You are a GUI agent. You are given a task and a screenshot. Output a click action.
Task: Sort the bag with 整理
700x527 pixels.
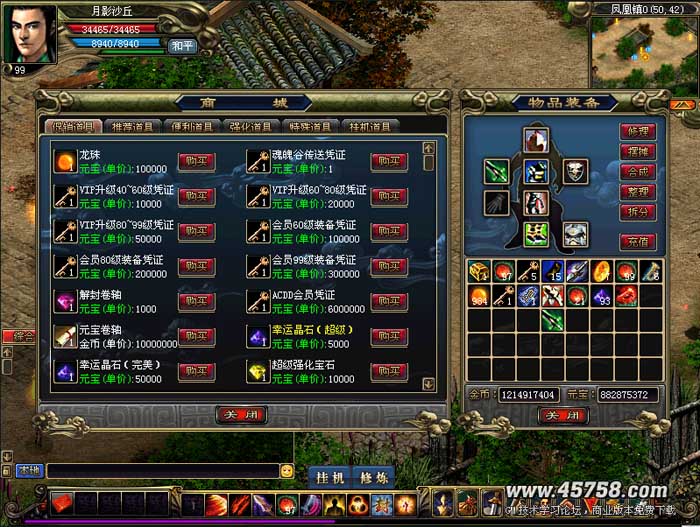(x=636, y=191)
